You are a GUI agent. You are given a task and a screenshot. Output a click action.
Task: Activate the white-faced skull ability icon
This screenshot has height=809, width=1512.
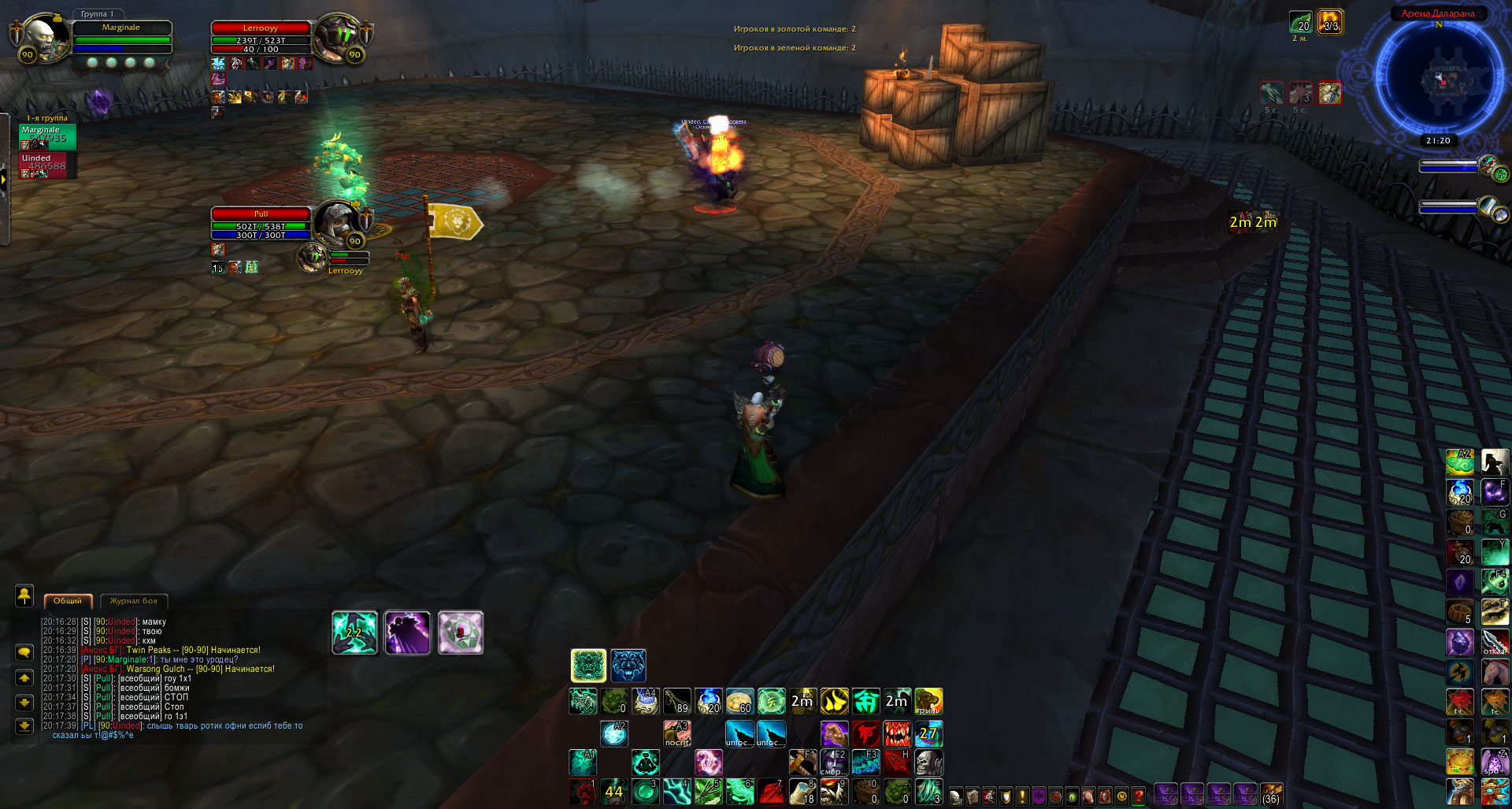coord(928,763)
